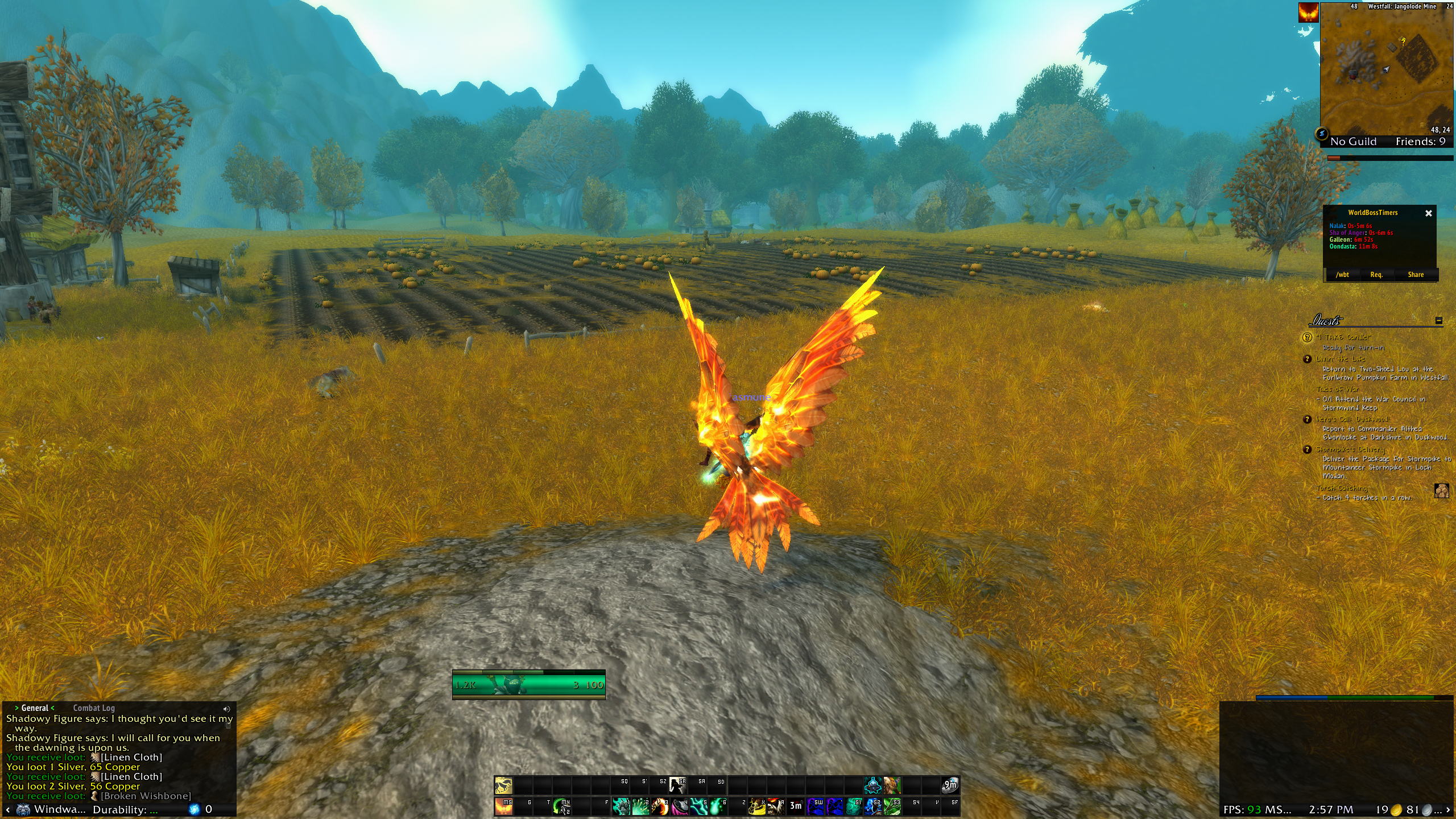The image size is (1456, 819).
Task: Close the WorldBossTimers window
Action: (1428, 213)
